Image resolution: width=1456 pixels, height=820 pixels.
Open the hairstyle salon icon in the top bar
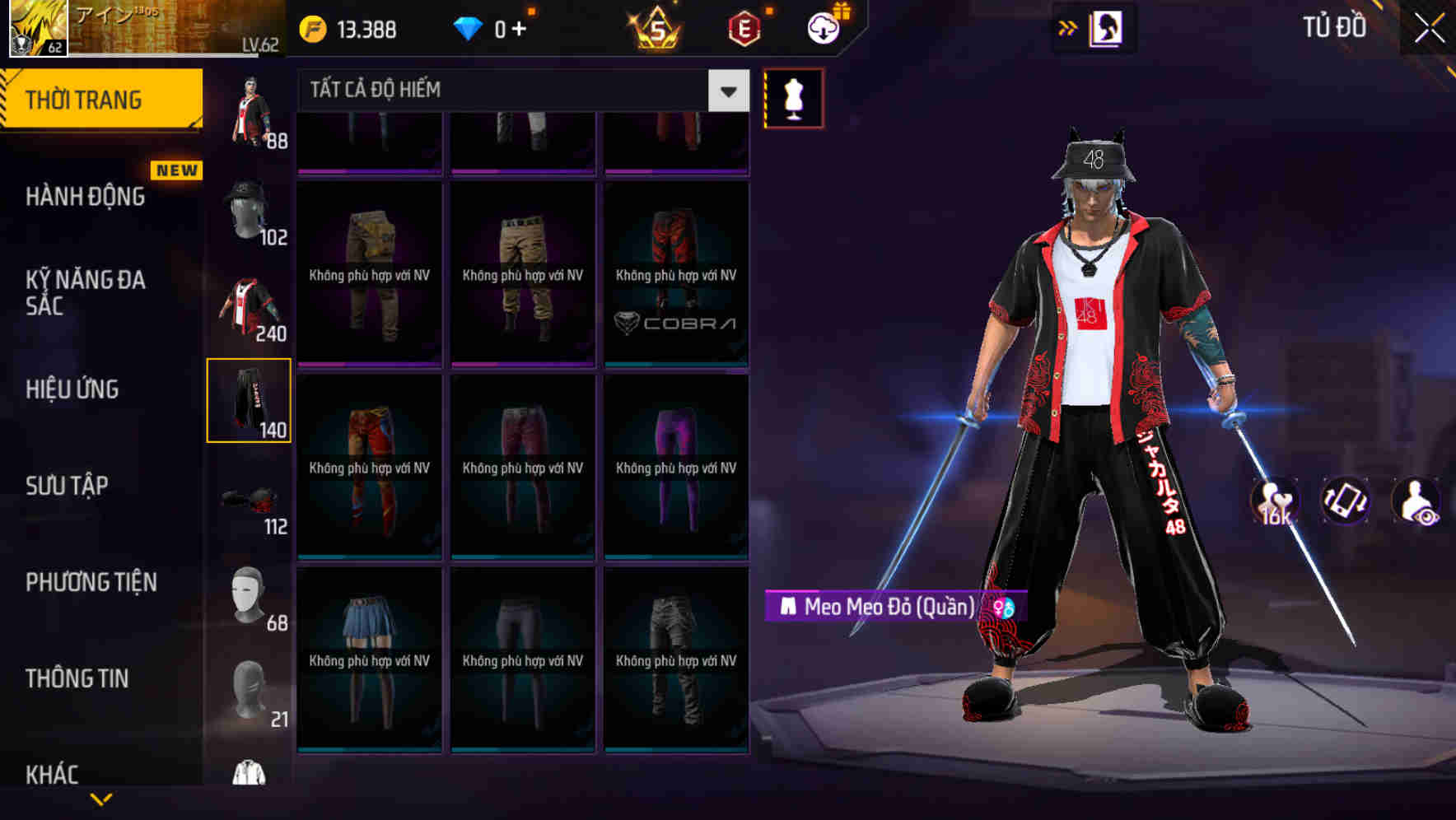coord(1108,28)
